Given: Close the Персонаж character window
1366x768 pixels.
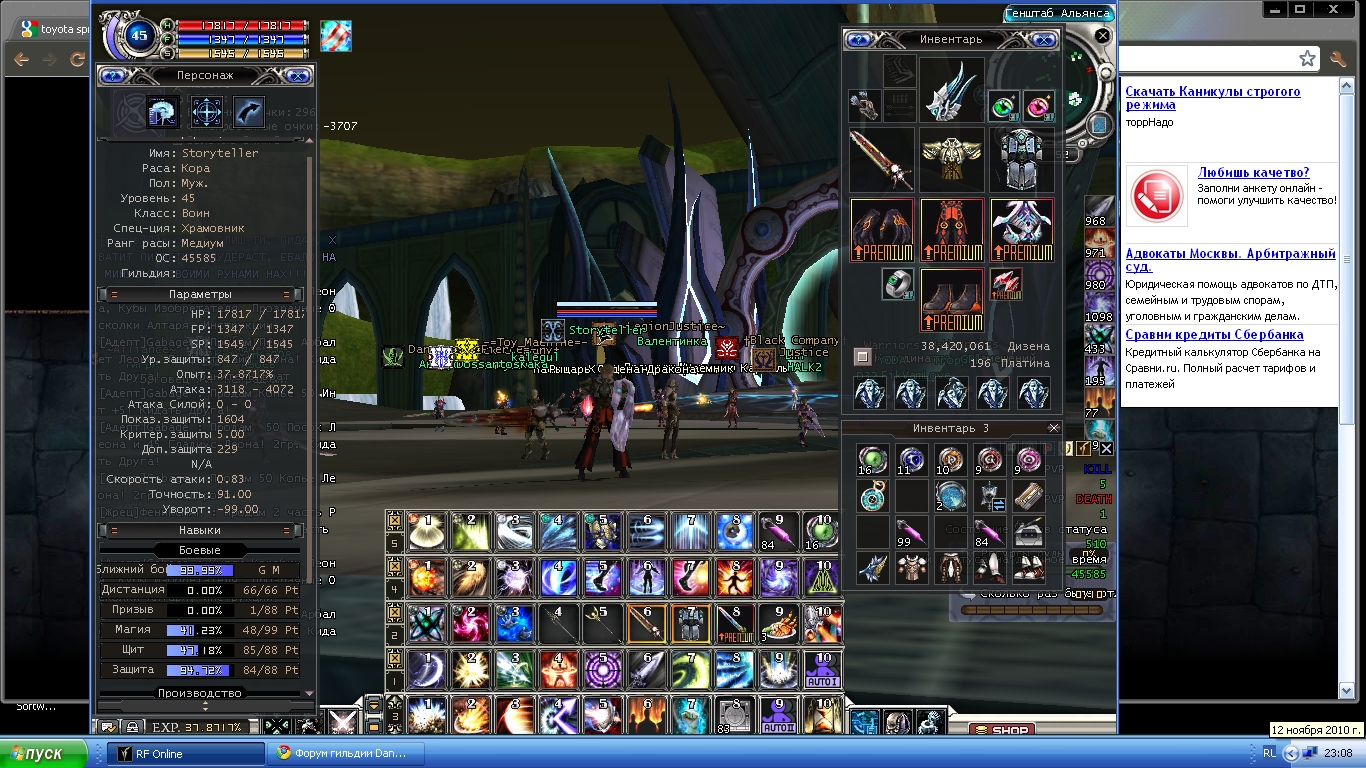Looking at the screenshot, I should (x=297, y=75).
